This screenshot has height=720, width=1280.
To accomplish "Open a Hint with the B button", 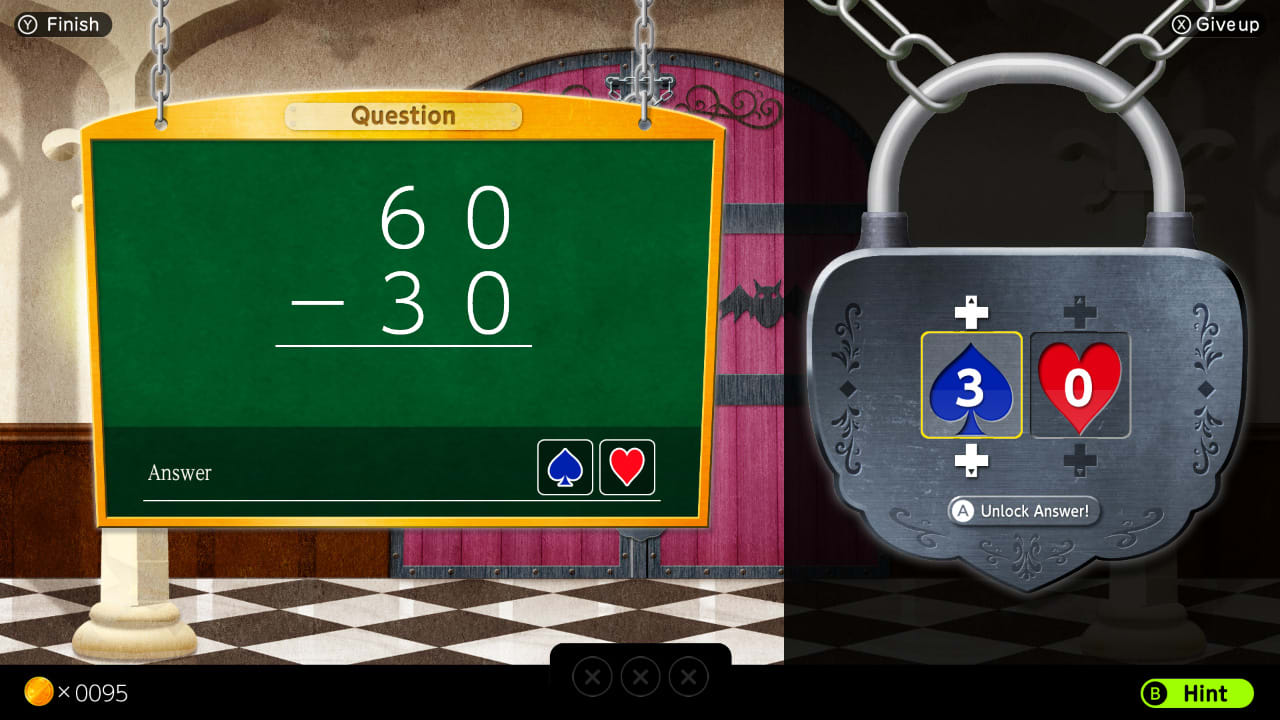I will click(x=1196, y=694).
